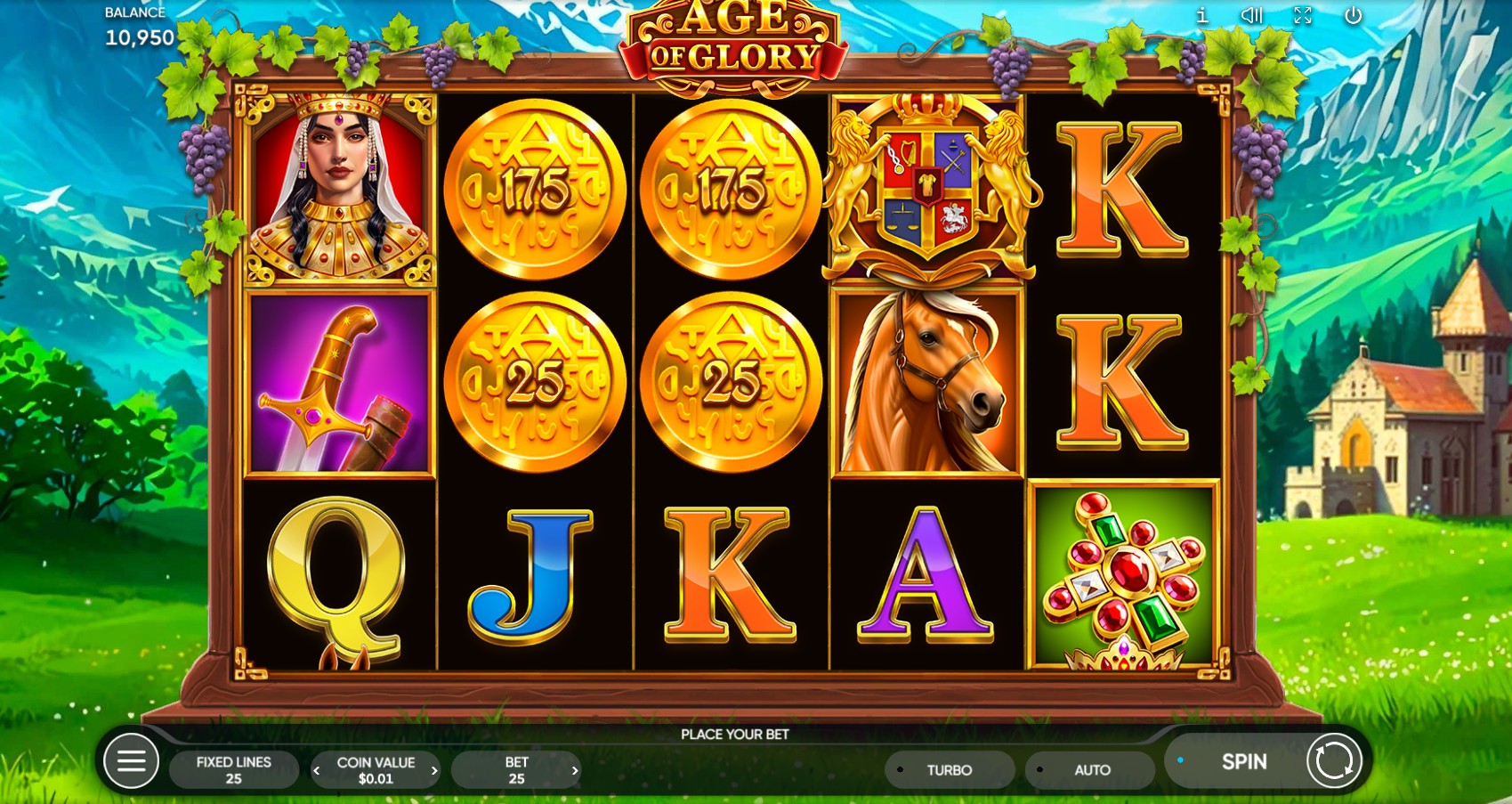Open the AUTO spin options
Screen dimensions: 1512x804
(x=1091, y=770)
